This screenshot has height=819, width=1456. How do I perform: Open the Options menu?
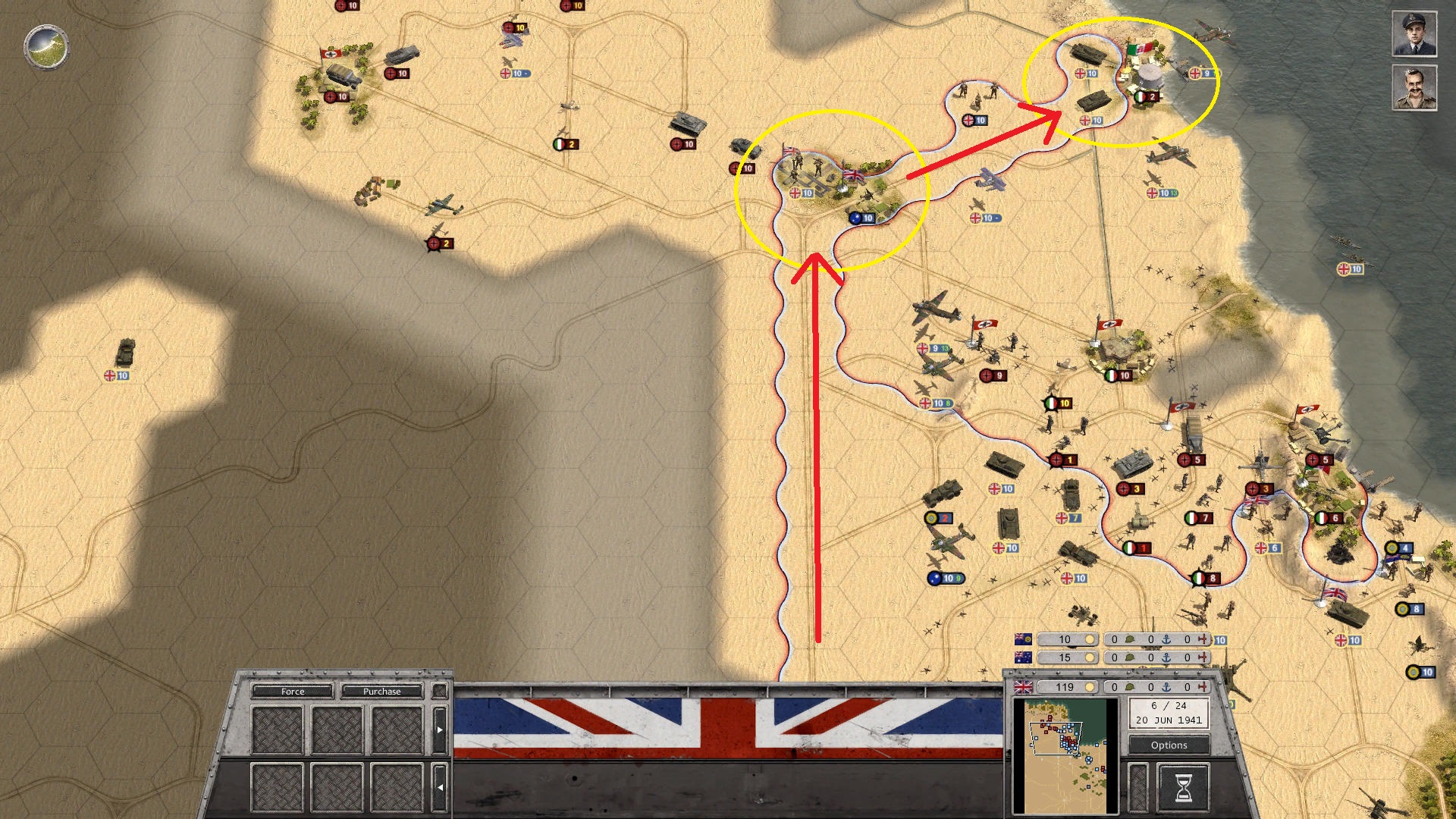[1168, 745]
